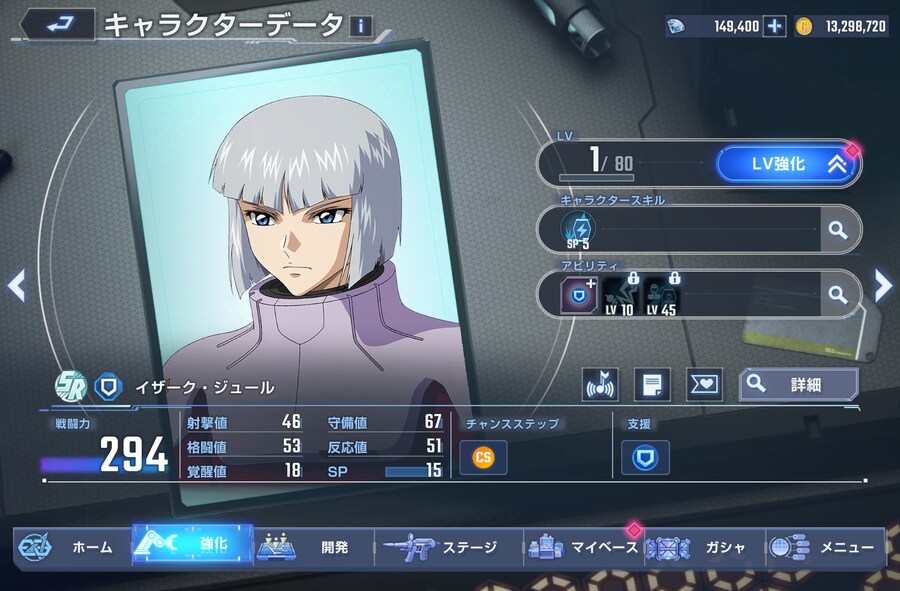Open the heart card icon button
Screen dimensions: 900x591
pos(704,384)
